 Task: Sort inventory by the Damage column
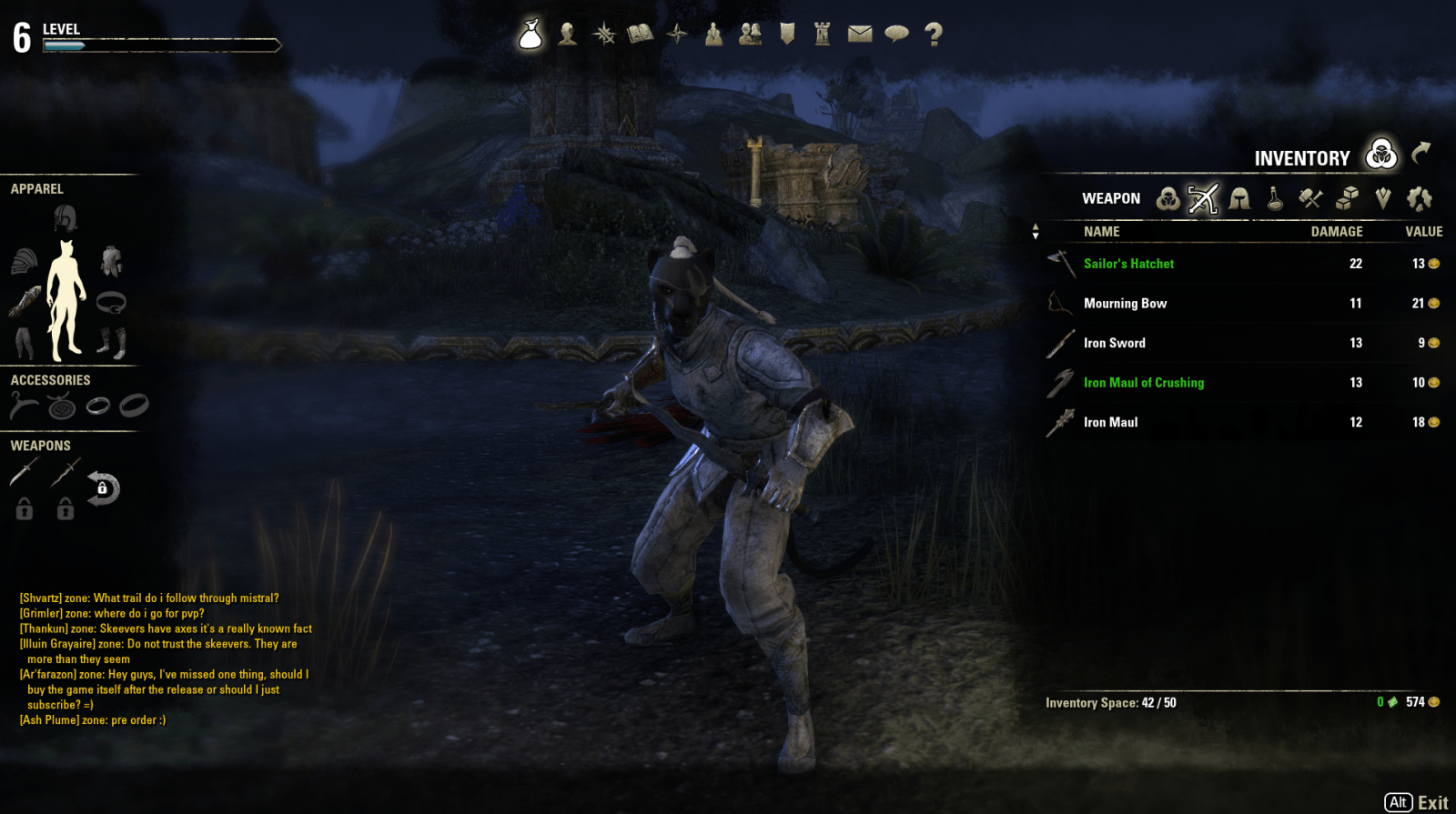[1336, 232]
